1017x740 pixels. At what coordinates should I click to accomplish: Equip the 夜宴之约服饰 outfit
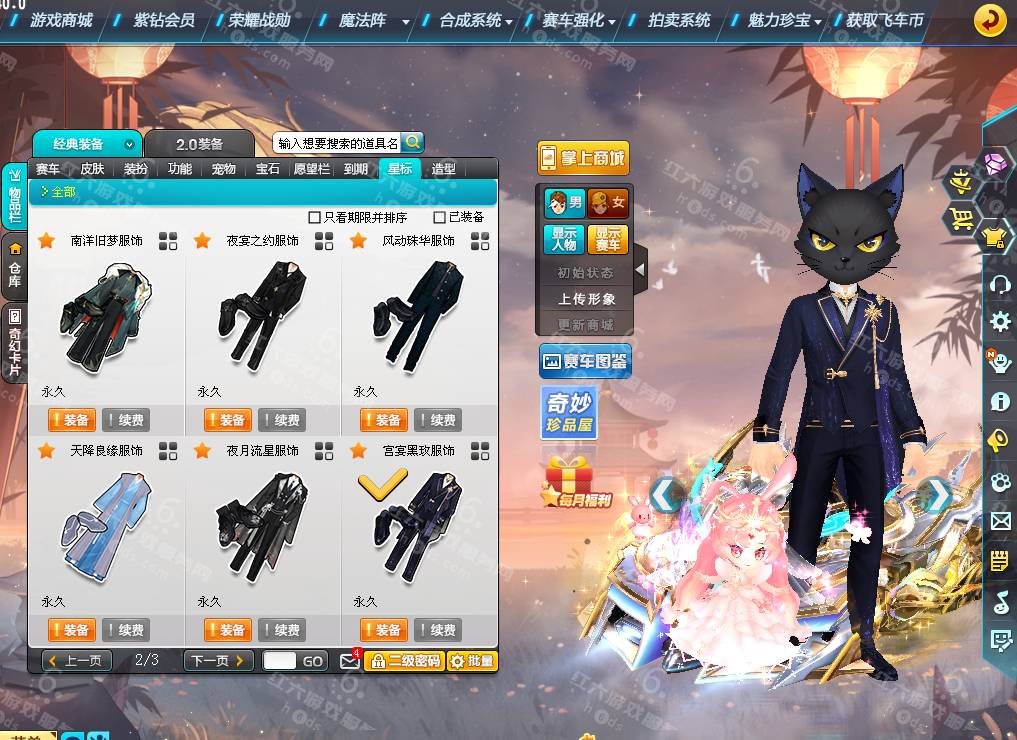(227, 420)
